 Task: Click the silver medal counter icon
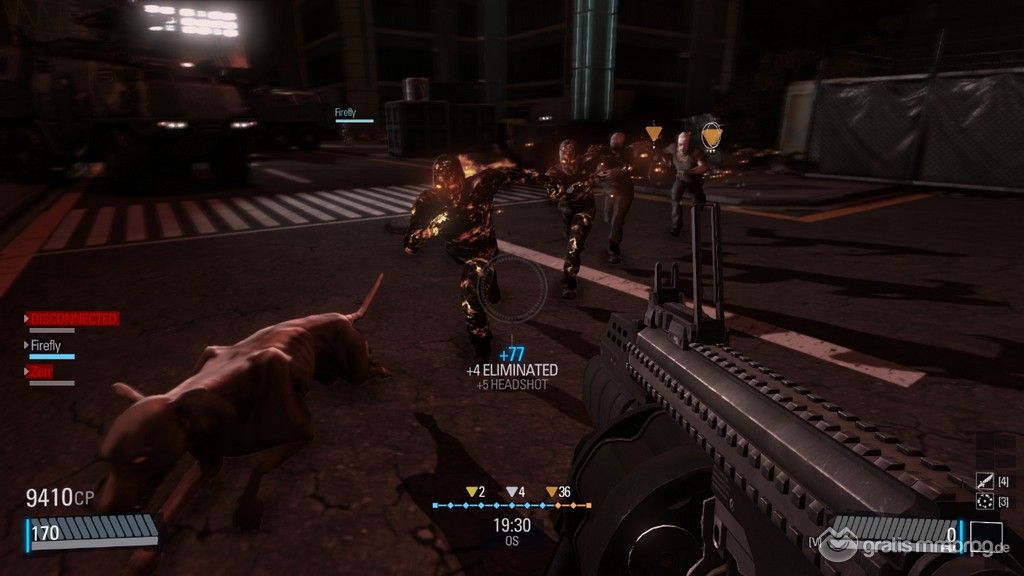coord(511,492)
